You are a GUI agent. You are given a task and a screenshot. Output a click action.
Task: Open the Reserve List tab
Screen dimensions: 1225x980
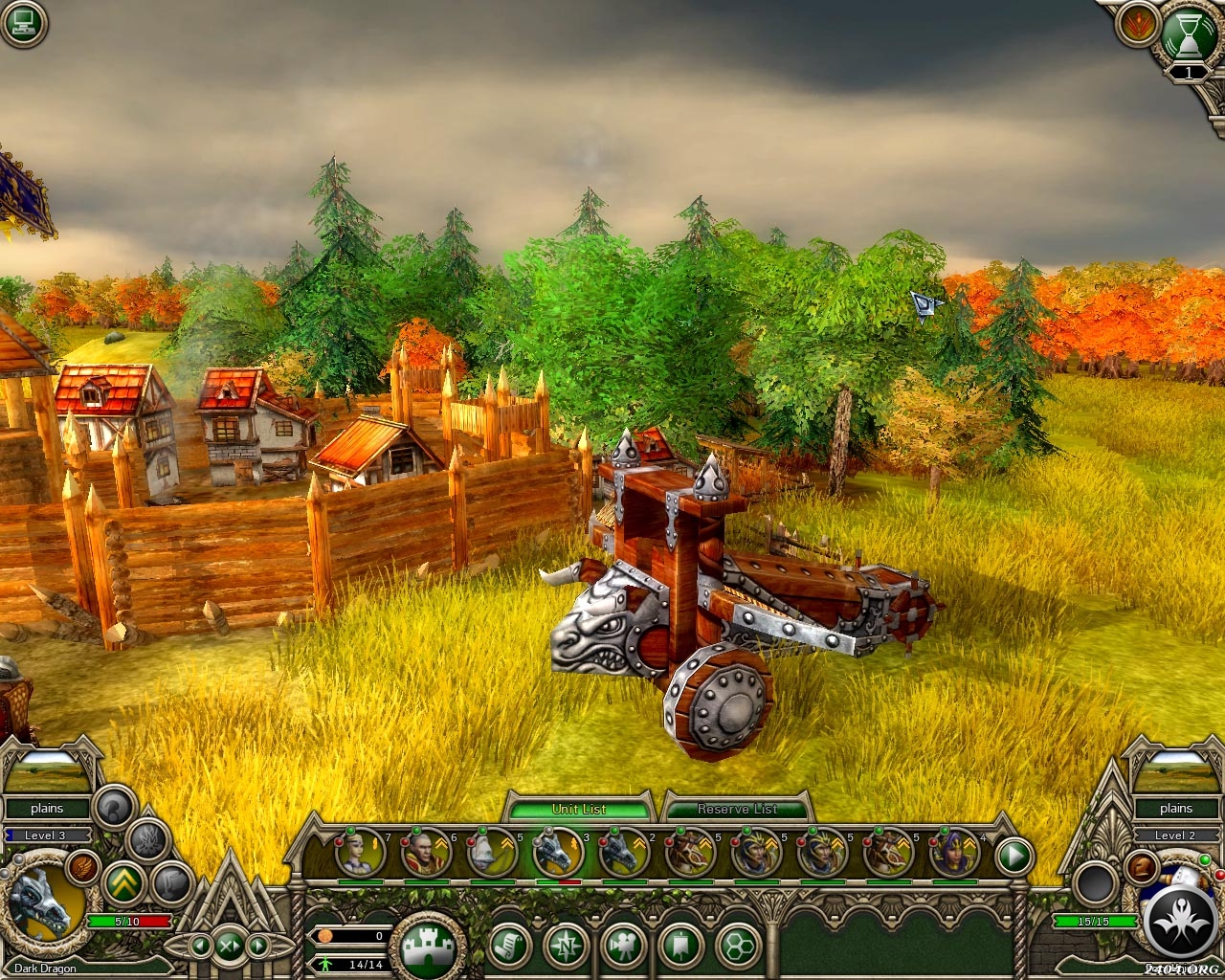(x=736, y=809)
